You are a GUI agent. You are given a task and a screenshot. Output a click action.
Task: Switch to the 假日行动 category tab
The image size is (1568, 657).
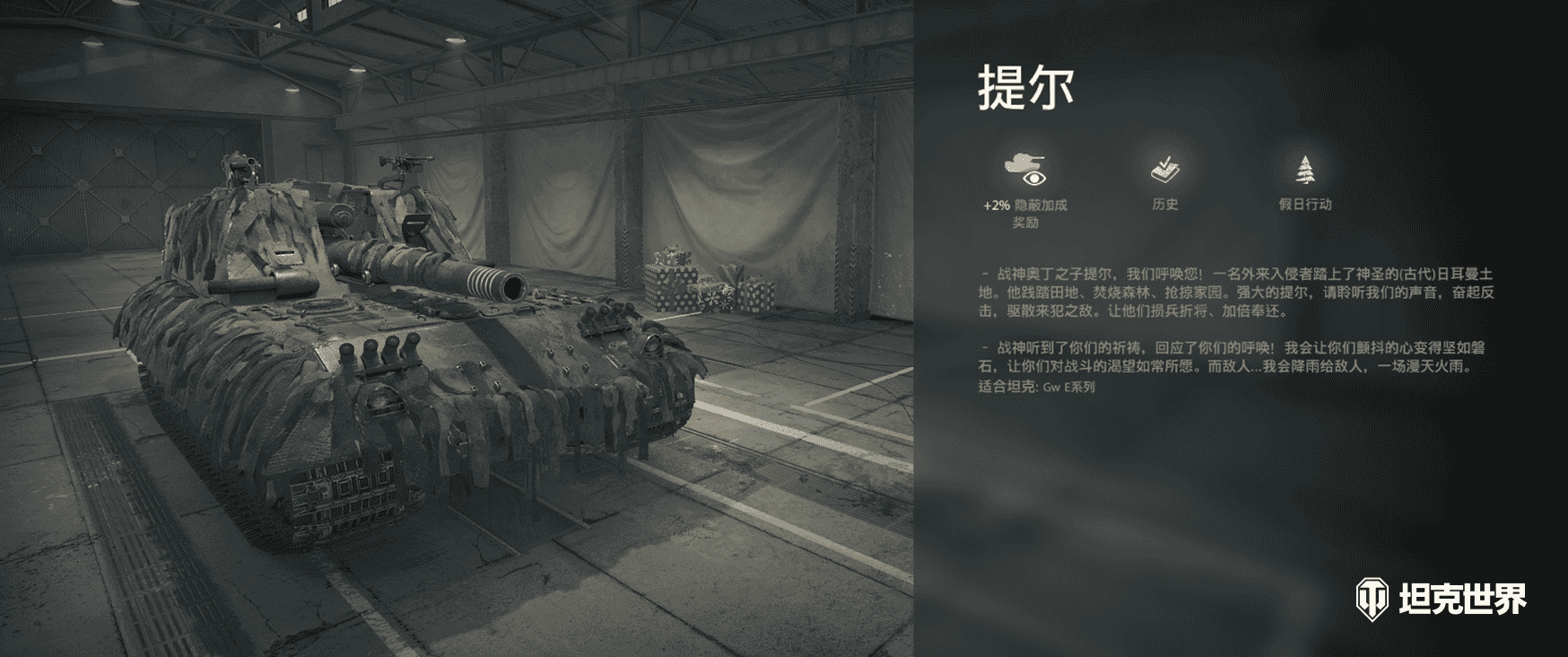[x=1304, y=180]
